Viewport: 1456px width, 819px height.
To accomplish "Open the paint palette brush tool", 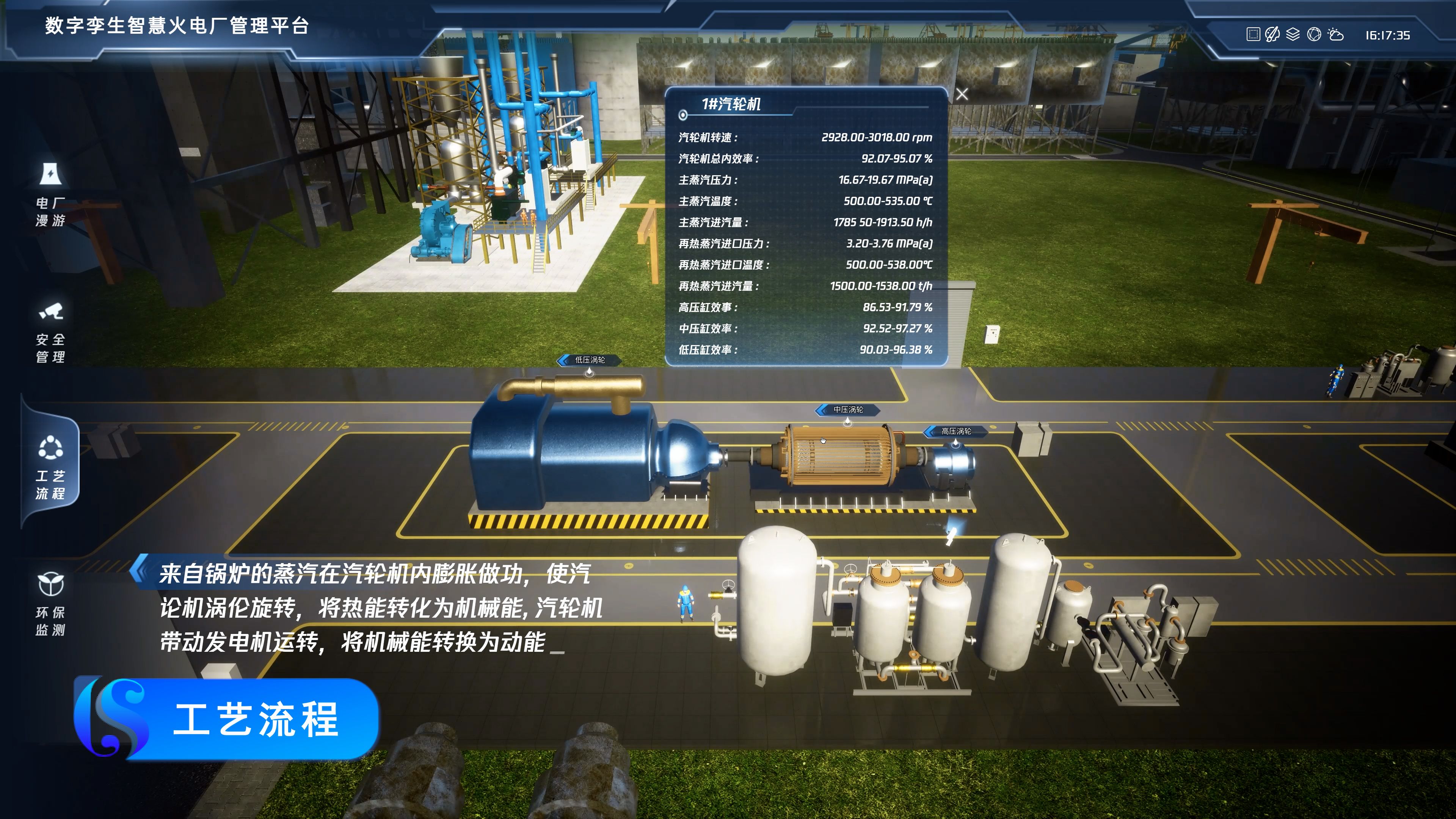I will 1272,35.
